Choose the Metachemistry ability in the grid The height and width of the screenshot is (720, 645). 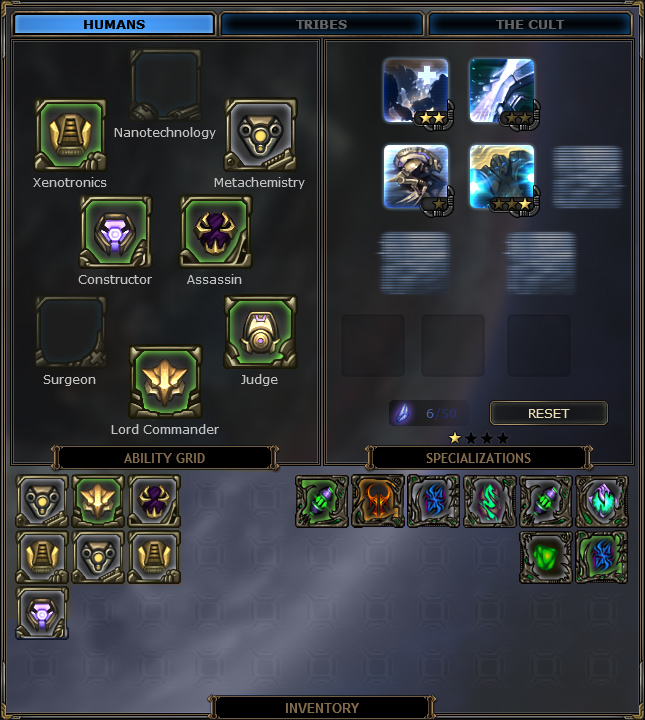coord(259,135)
